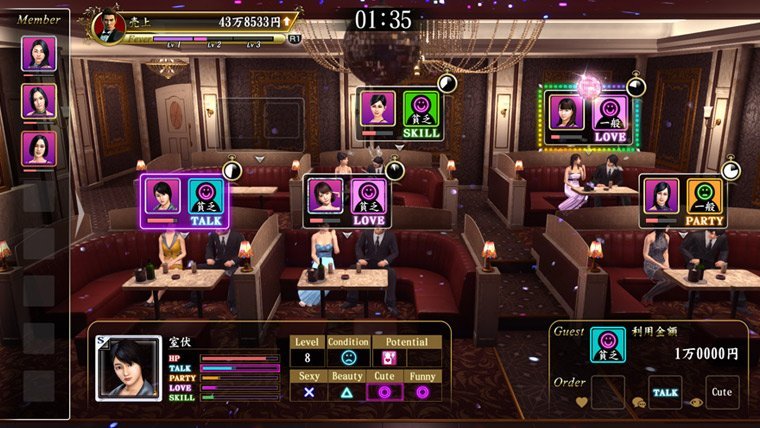Select the TALK order icon
Screen dimensions: 760x428
click(x=665, y=393)
